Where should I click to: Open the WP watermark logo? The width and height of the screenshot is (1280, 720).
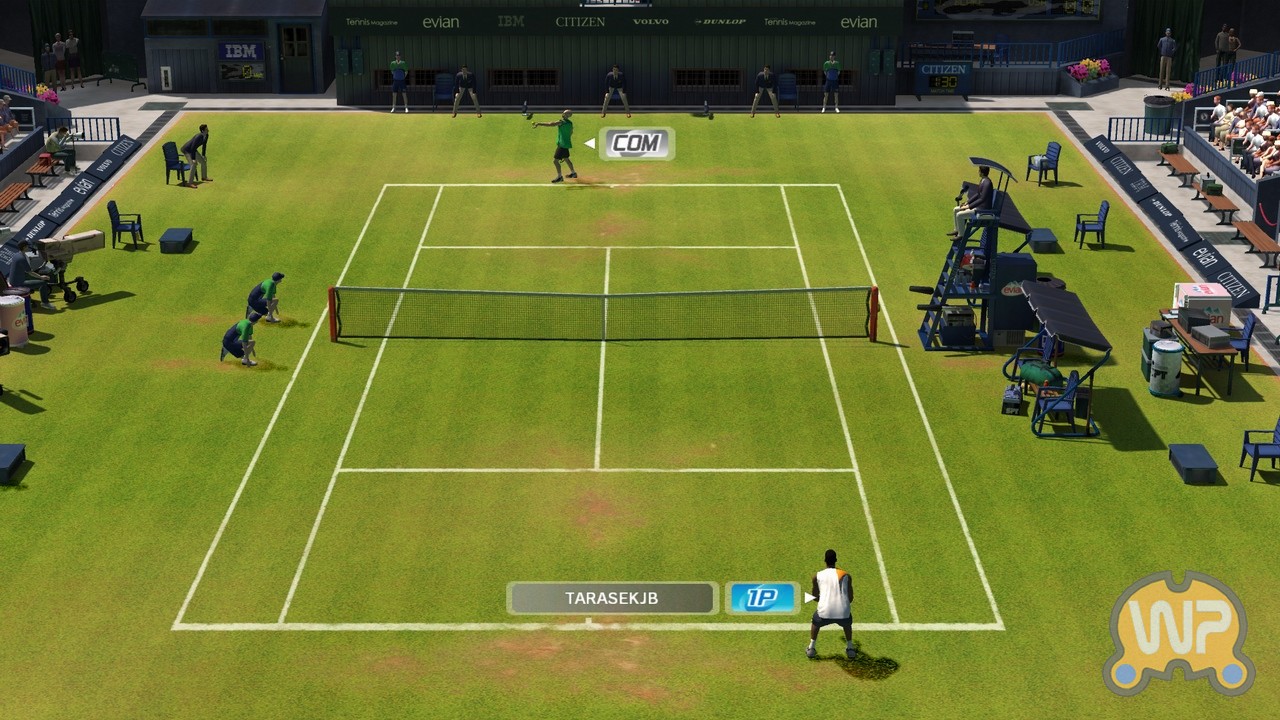[x=1180, y=632]
